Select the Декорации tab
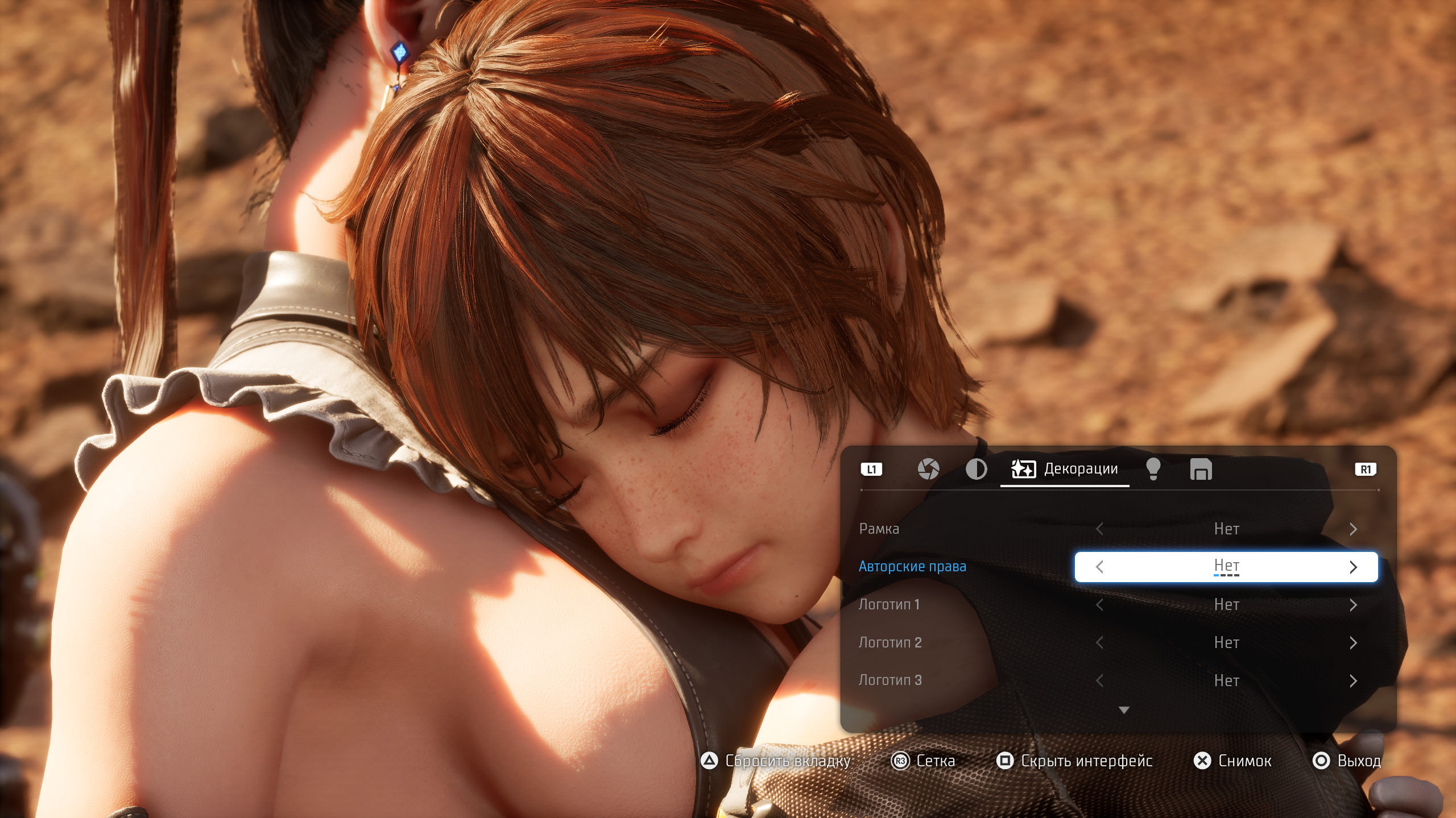 [x=1065, y=469]
